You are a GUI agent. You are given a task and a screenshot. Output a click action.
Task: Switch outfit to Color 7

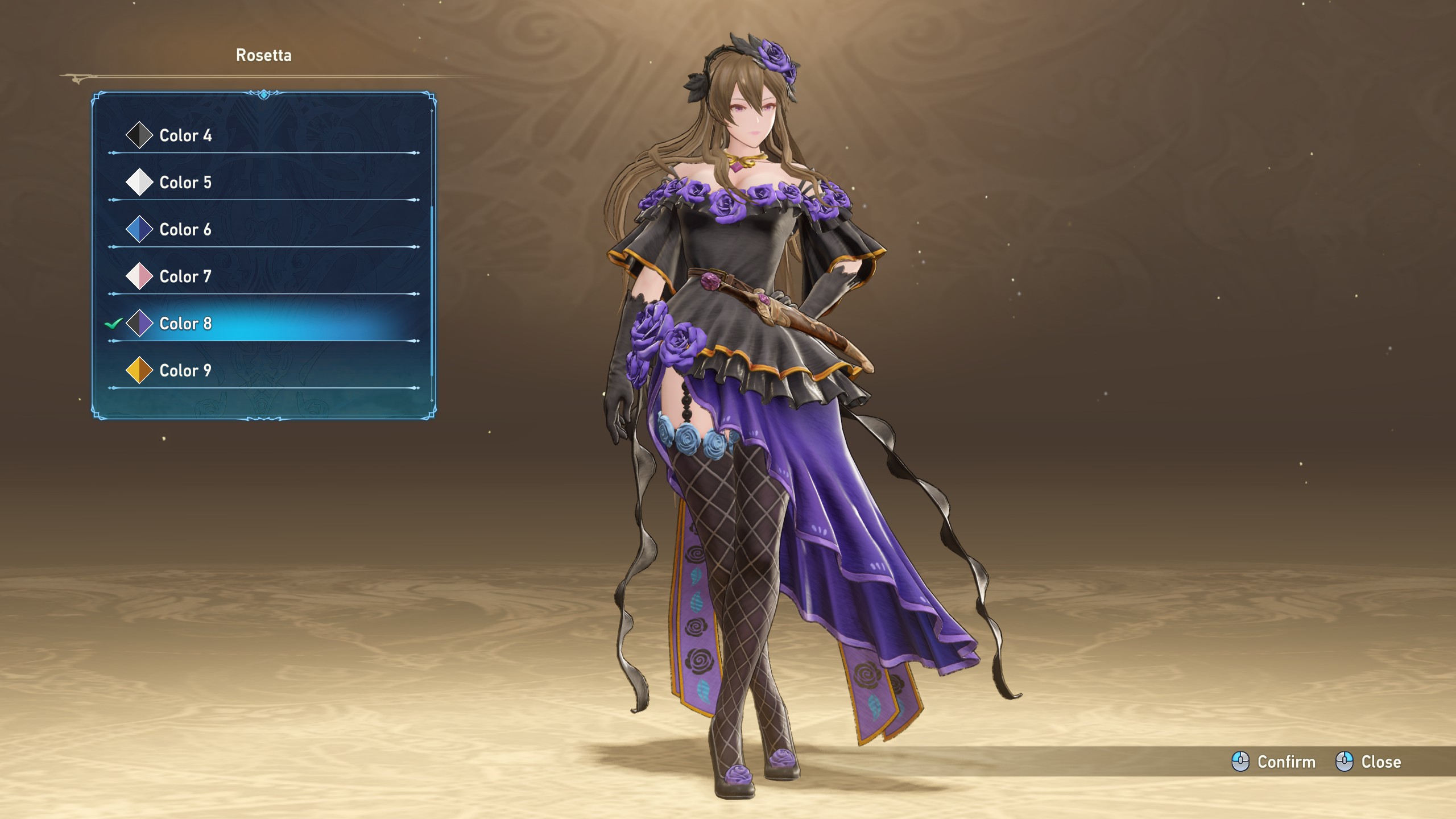185,276
